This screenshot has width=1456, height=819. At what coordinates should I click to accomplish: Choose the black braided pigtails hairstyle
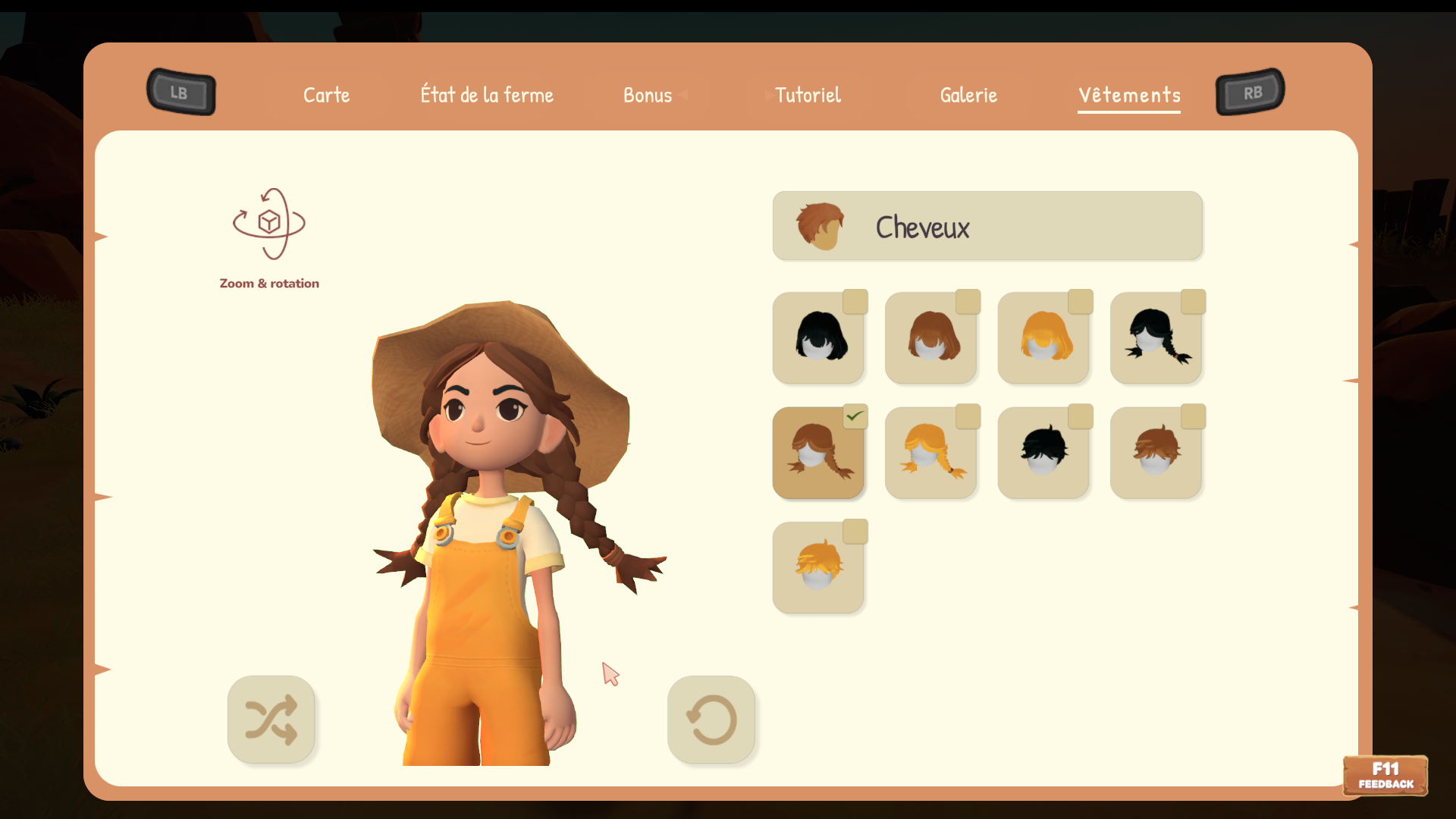[1156, 337]
